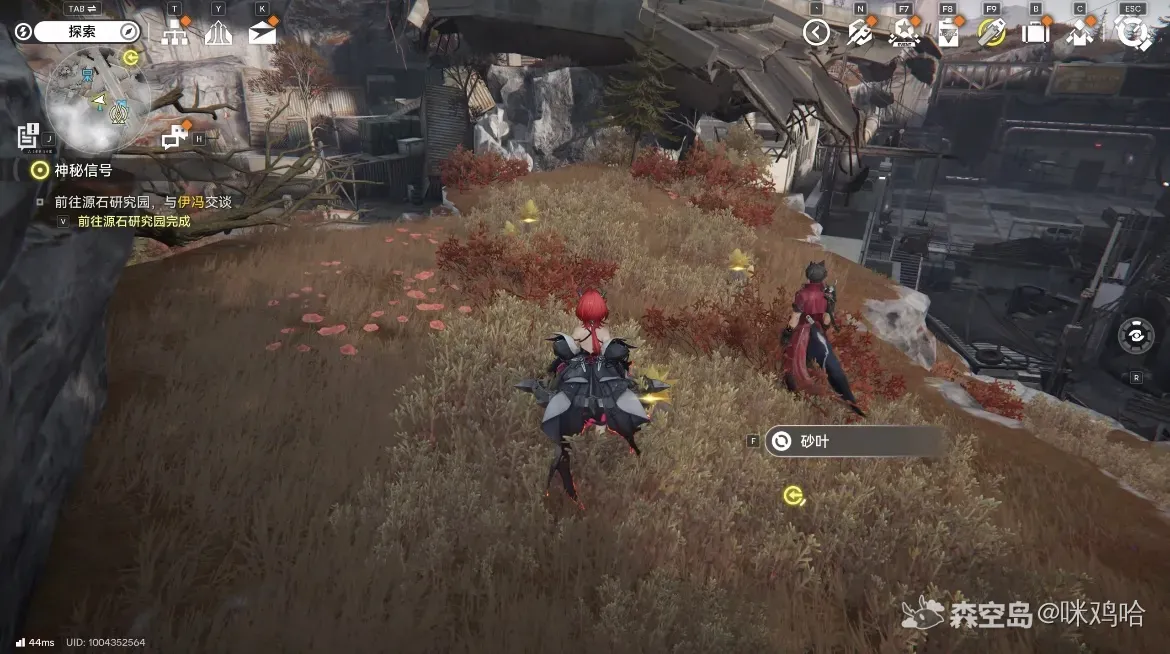The height and width of the screenshot is (654, 1170).
Task: Collapse the top-right menu with the back arrow
Action: (817, 33)
